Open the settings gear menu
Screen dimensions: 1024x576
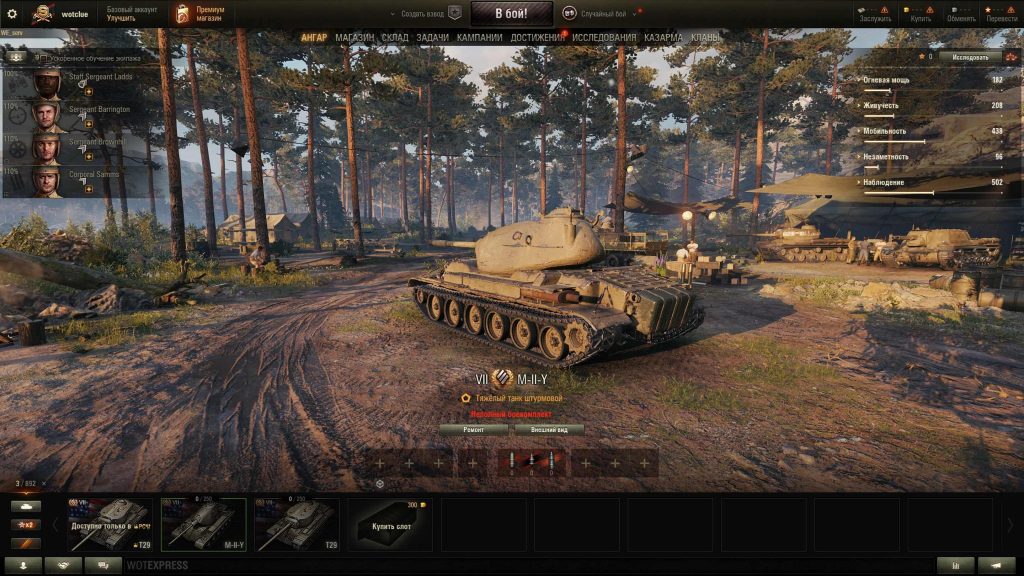[x=12, y=14]
